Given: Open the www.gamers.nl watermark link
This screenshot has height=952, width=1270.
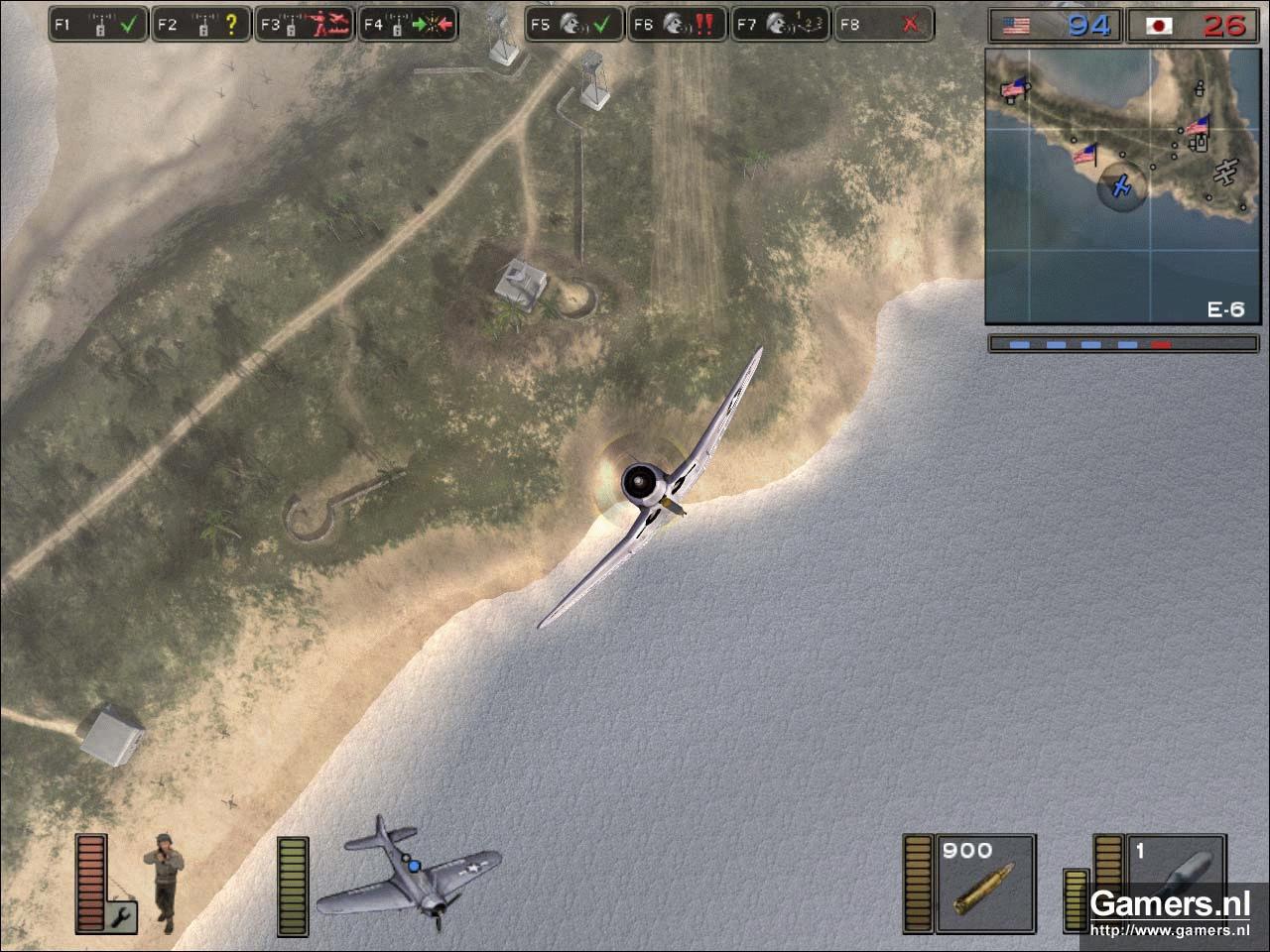Looking at the screenshot, I should 1170,930.
